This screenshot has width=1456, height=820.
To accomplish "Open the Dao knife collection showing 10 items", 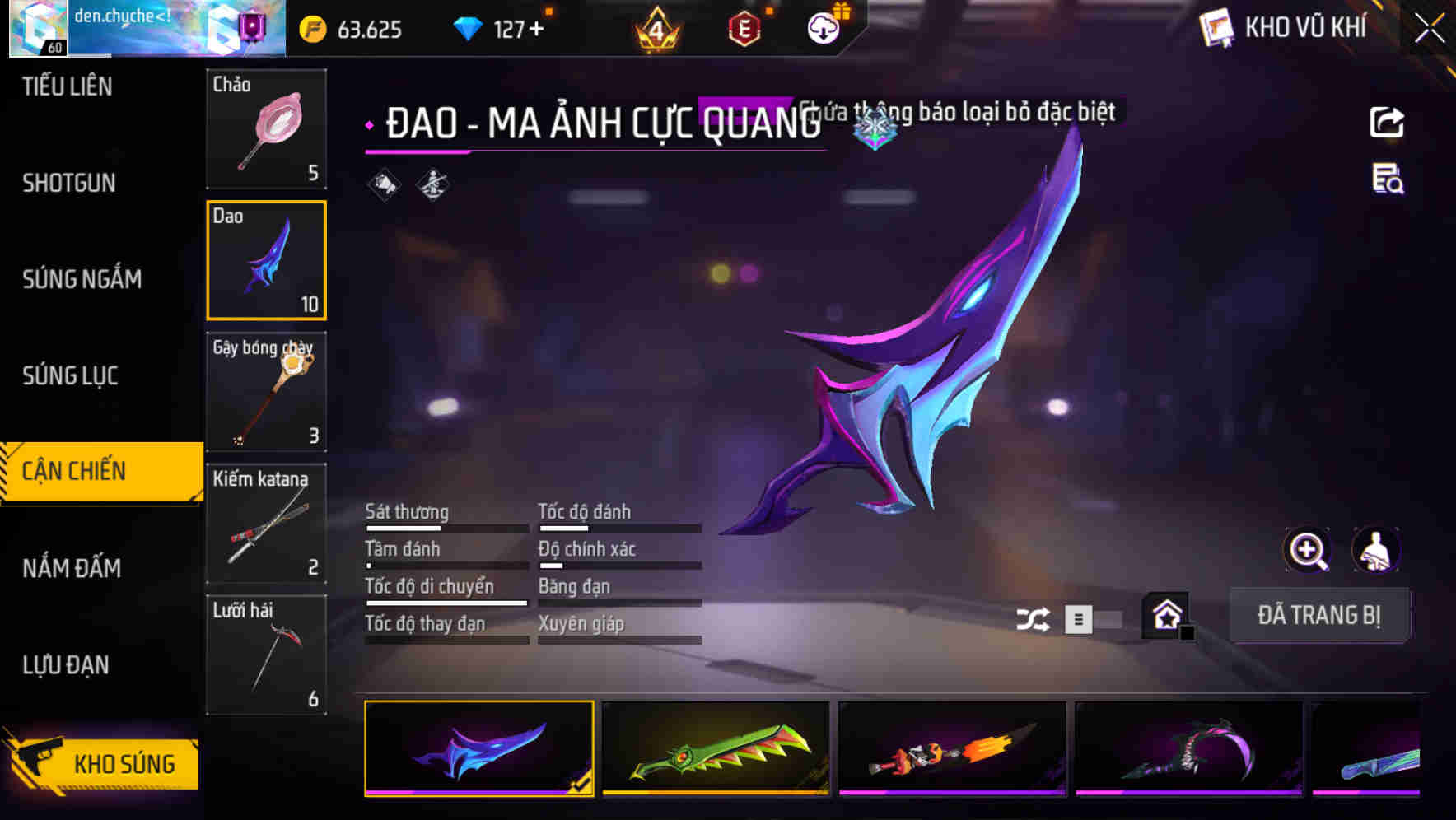I will click(x=266, y=260).
